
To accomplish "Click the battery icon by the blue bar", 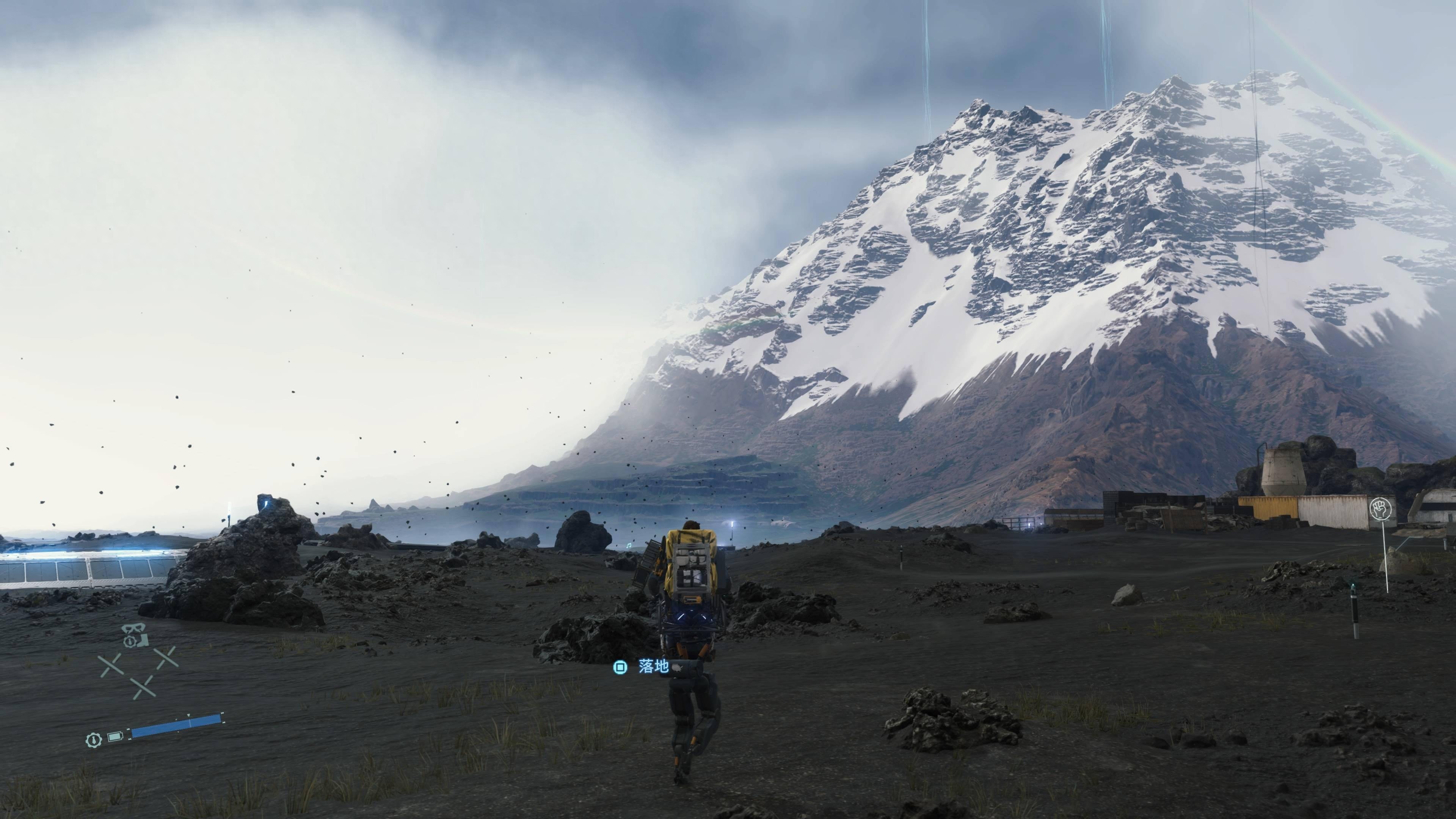I will [115, 736].
